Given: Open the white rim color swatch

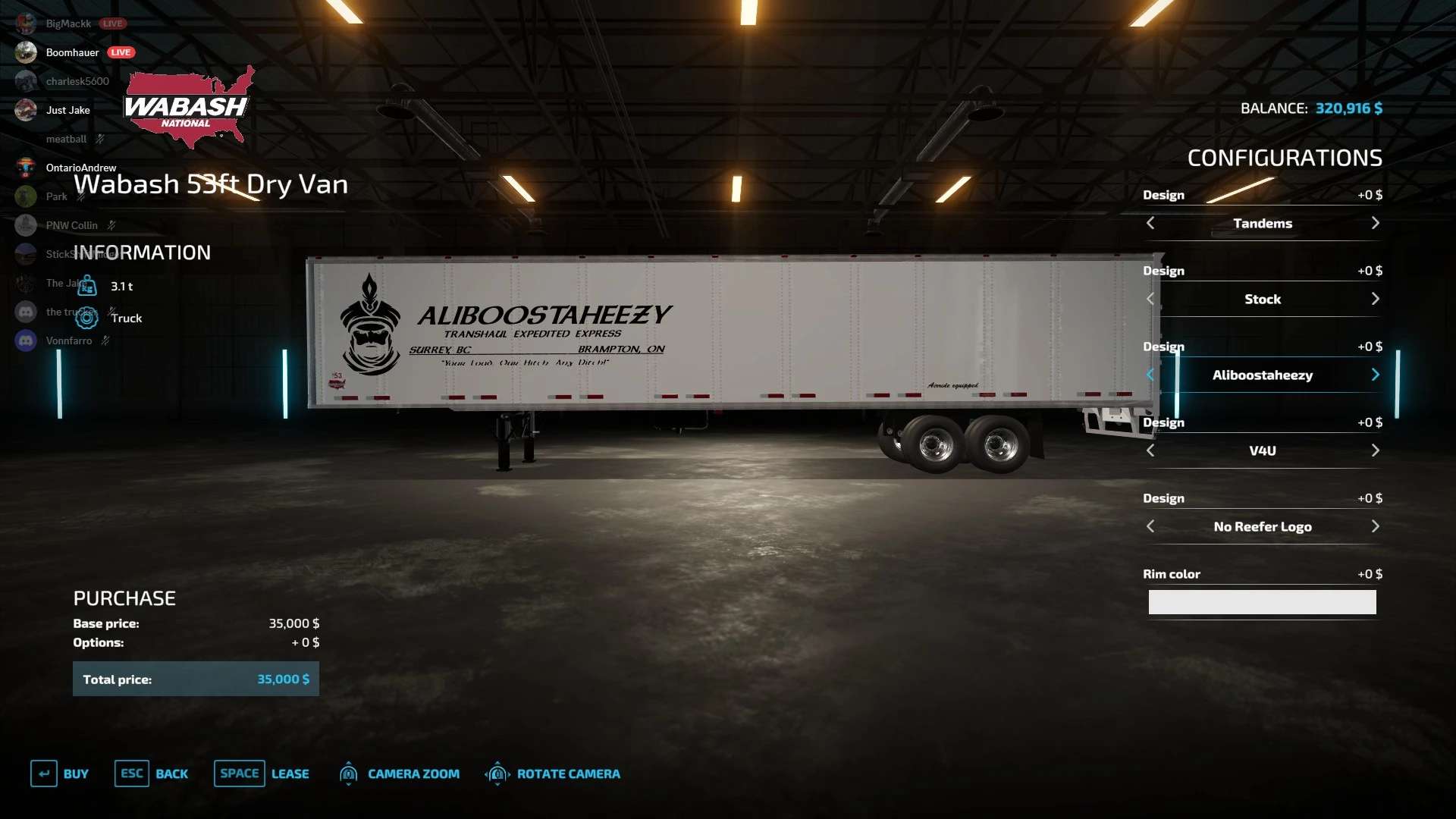Looking at the screenshot, I should (1262, 602).
